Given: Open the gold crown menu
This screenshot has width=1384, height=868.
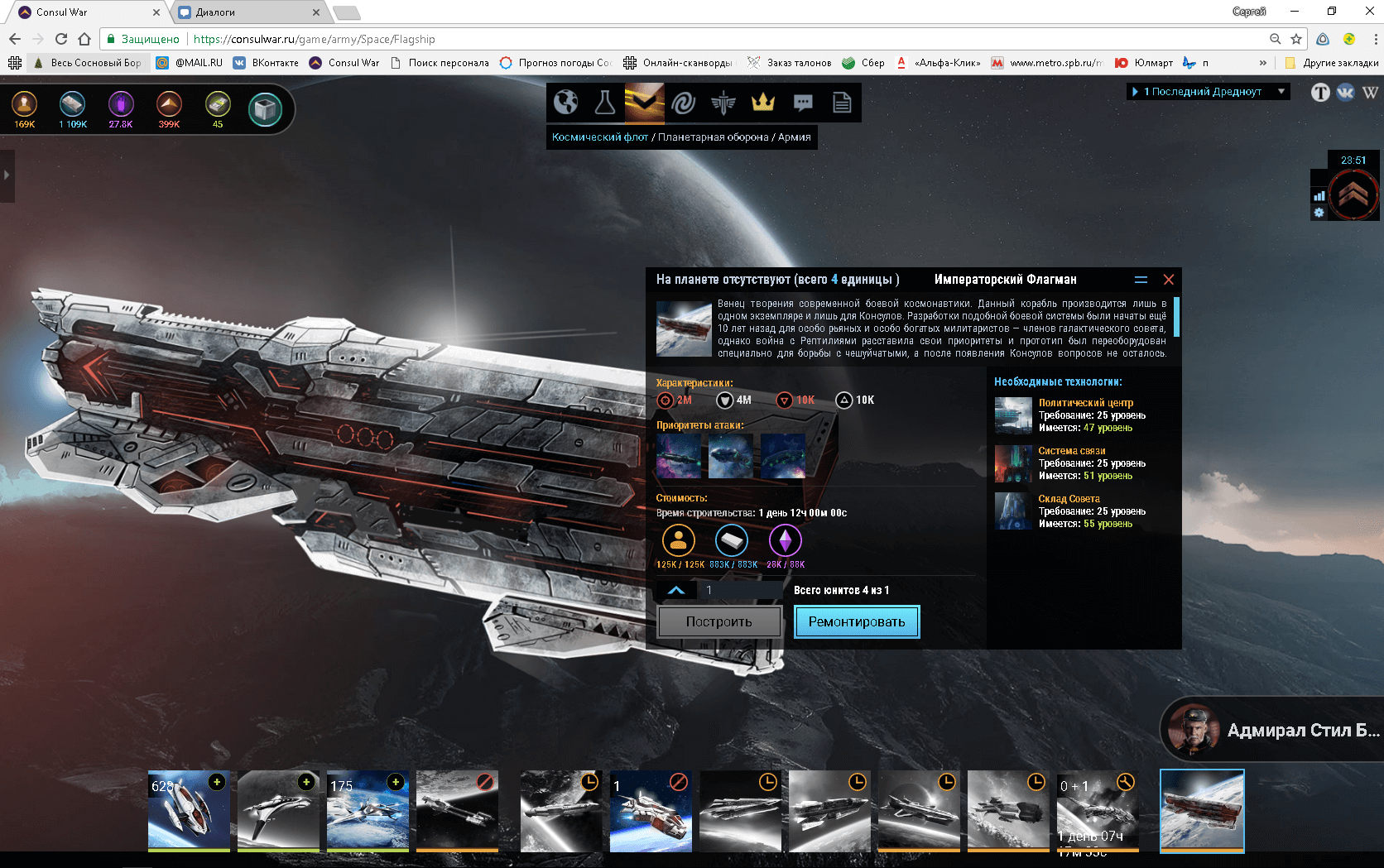Looking at the screenshot, I should tap(762, 103).
